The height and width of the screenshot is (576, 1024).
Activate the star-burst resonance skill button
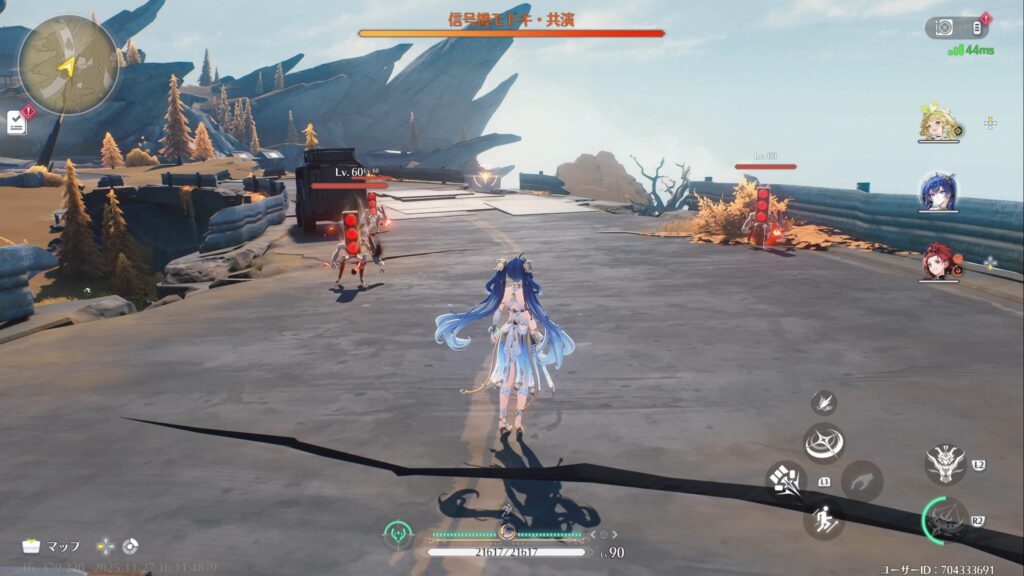click(x=824, y=443)
